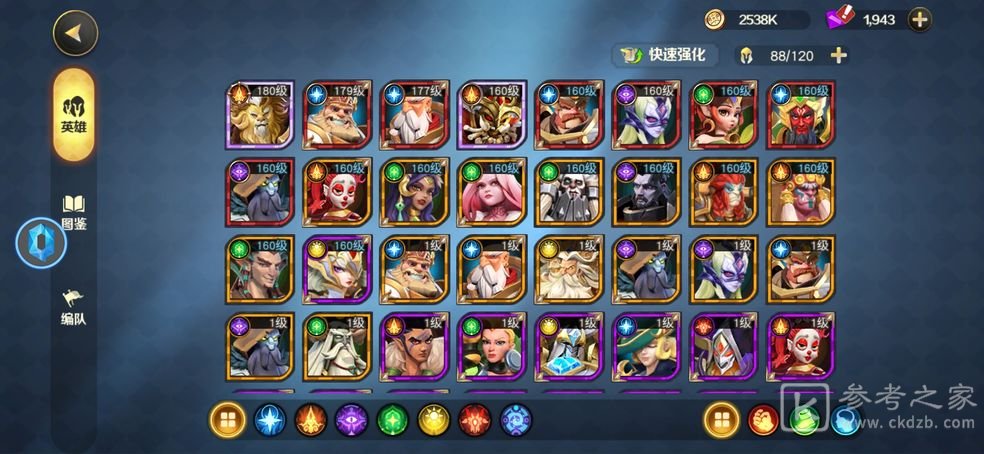Image resolution: width=984 pixels, height=454 pixels.
Task: Choose the level 179 crowned king hero
Action: [x=337, y=115]
